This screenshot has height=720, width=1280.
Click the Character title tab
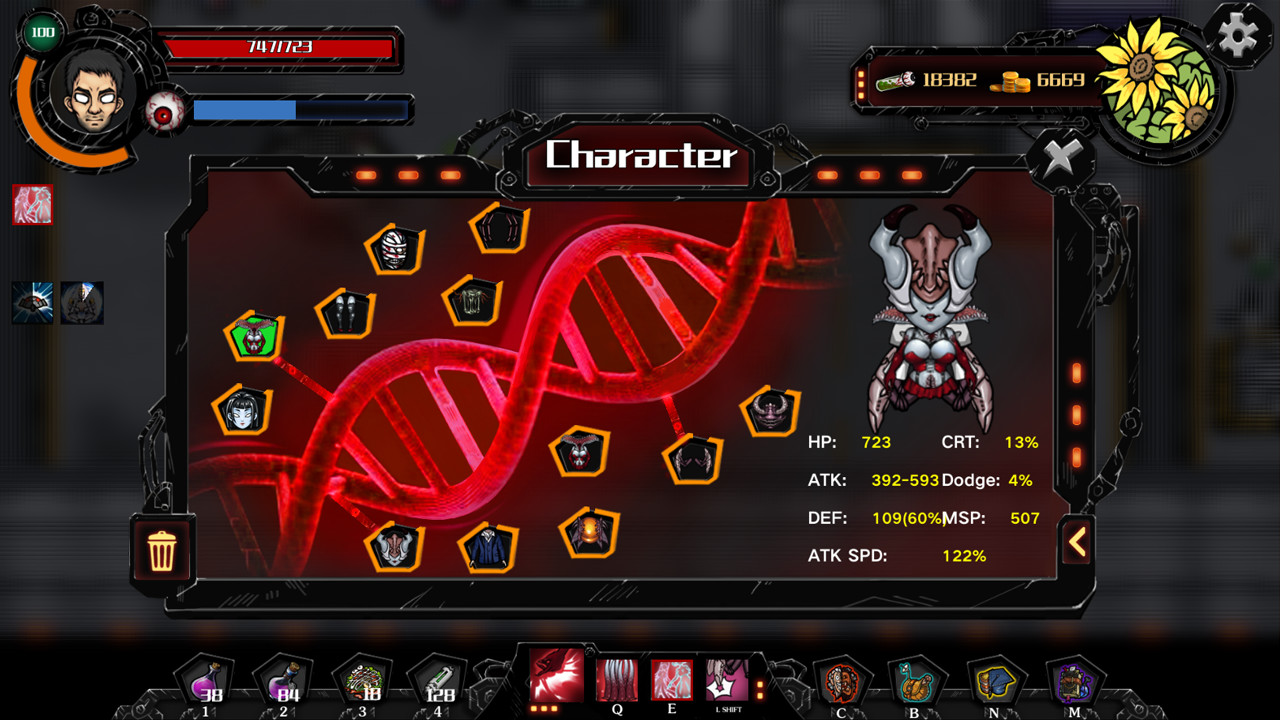[640, 156]
